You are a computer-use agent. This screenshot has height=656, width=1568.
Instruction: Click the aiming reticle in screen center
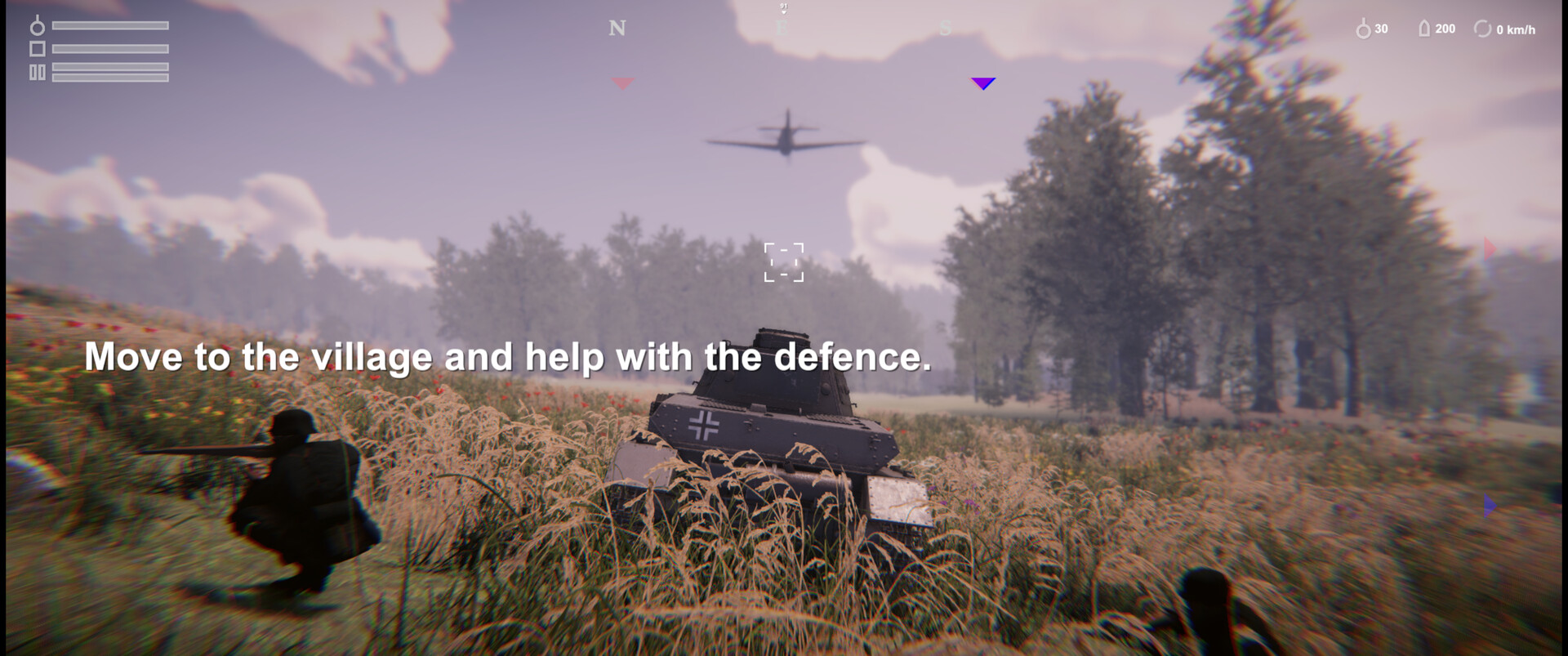tap(784, 263)
